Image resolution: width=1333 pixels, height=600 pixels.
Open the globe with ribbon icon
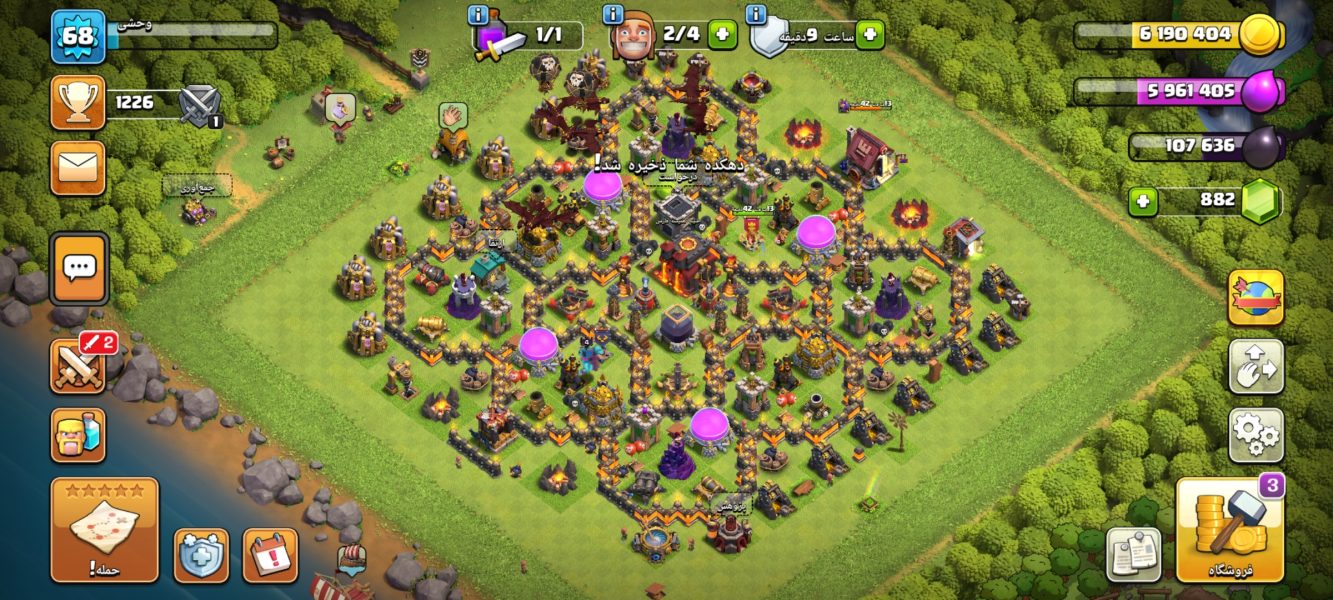point(1256,297)
